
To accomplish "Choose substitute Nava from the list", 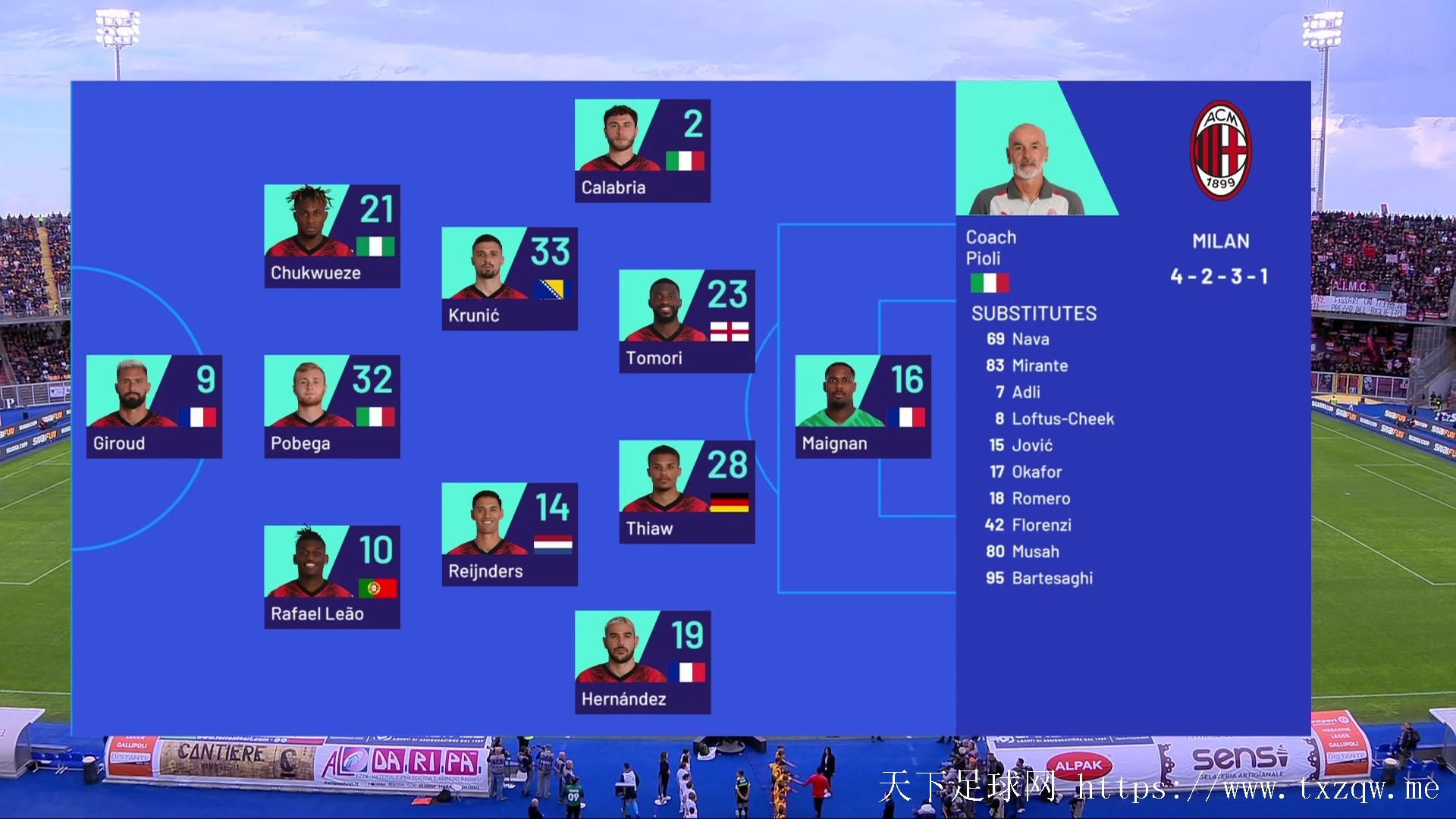I will (1030, 340).
